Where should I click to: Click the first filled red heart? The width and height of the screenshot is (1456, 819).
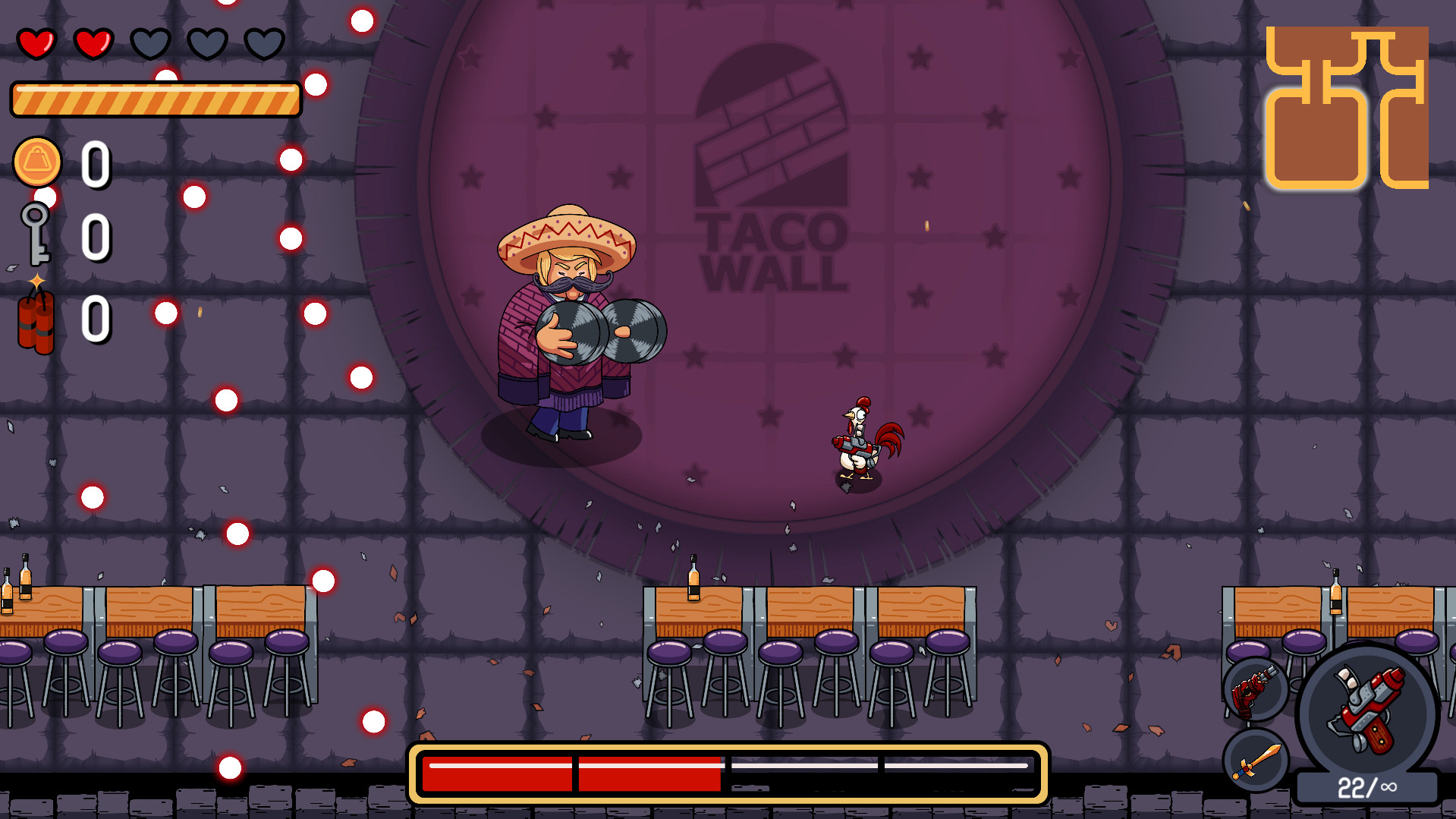[36, 43]
